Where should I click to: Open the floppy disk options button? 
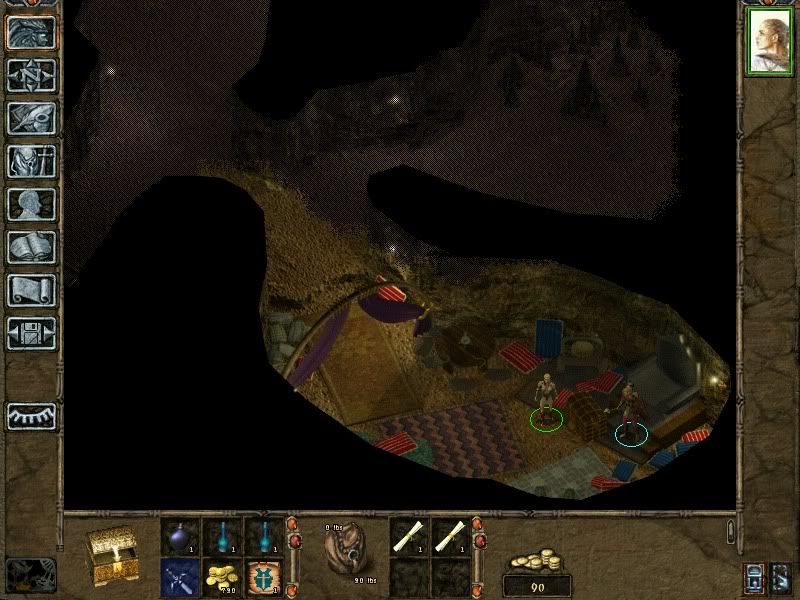point(31,333)
